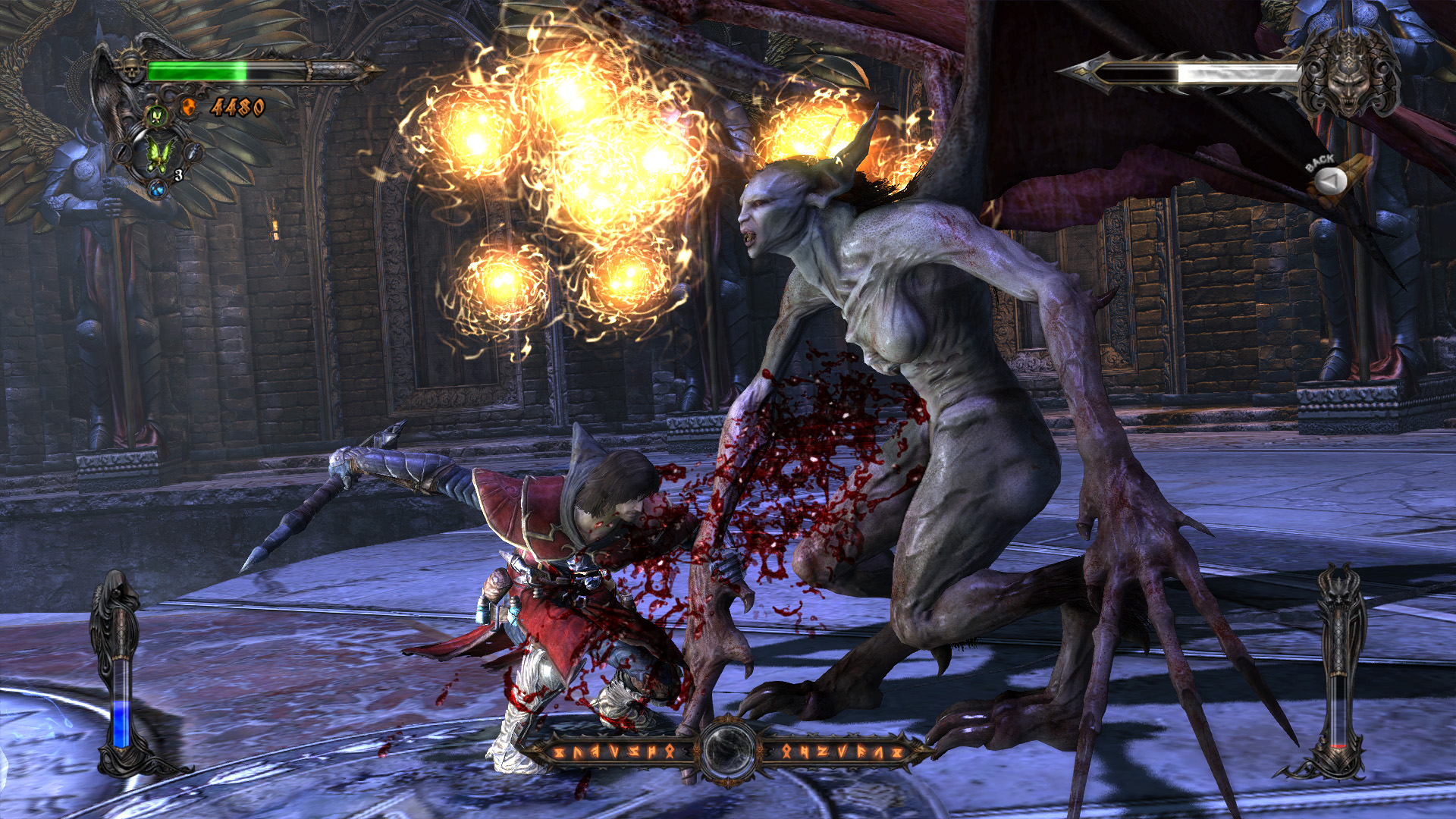Choose the silver dagger sub-weapon slot

point(194,153)
